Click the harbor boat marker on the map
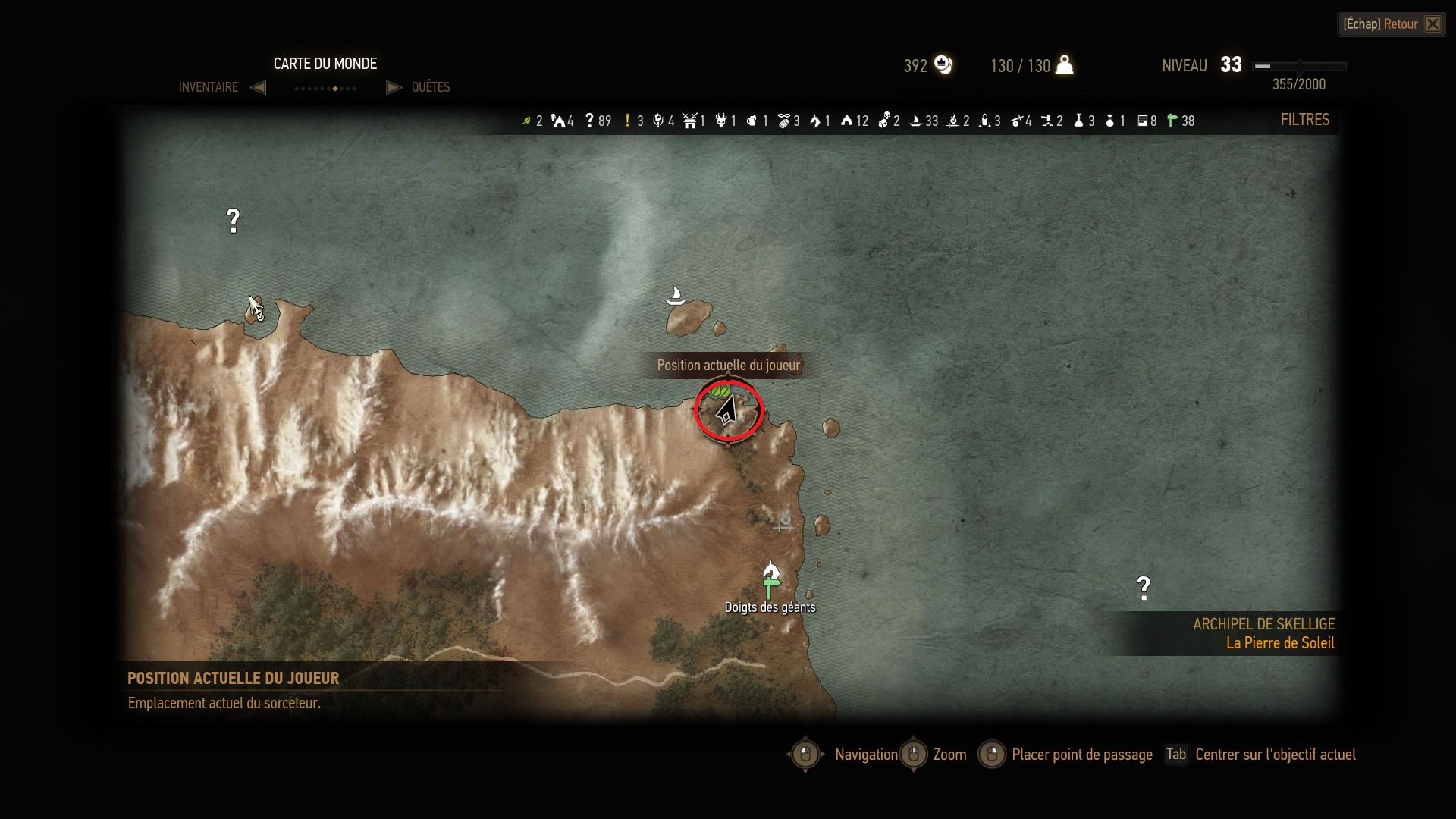The width and height of the screenshot is (1456, 819). point(675,295)
